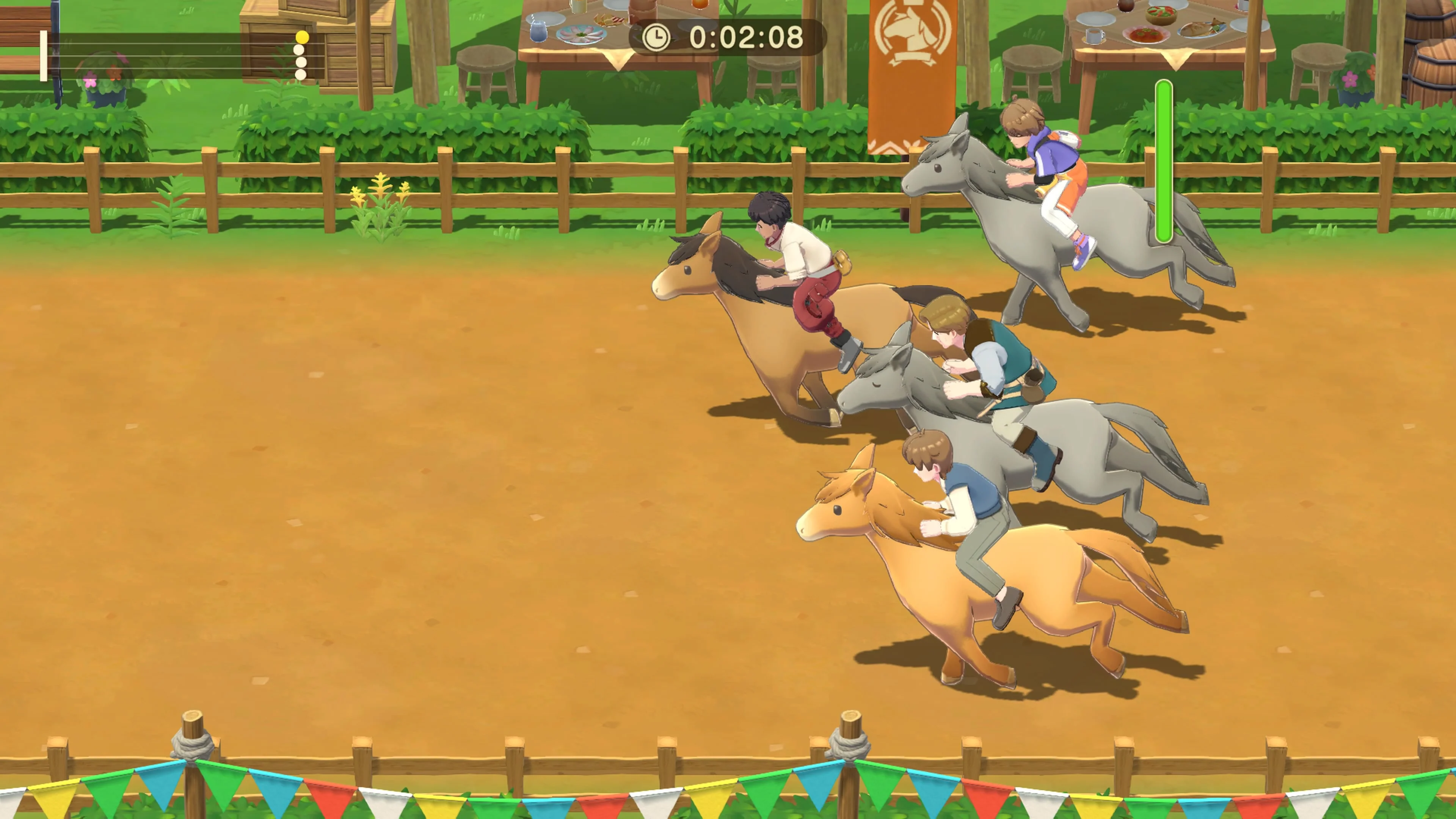Viewport: 1456px width, 819px height.
Task: Expand the progress track overlay
Action: (169, 56)
